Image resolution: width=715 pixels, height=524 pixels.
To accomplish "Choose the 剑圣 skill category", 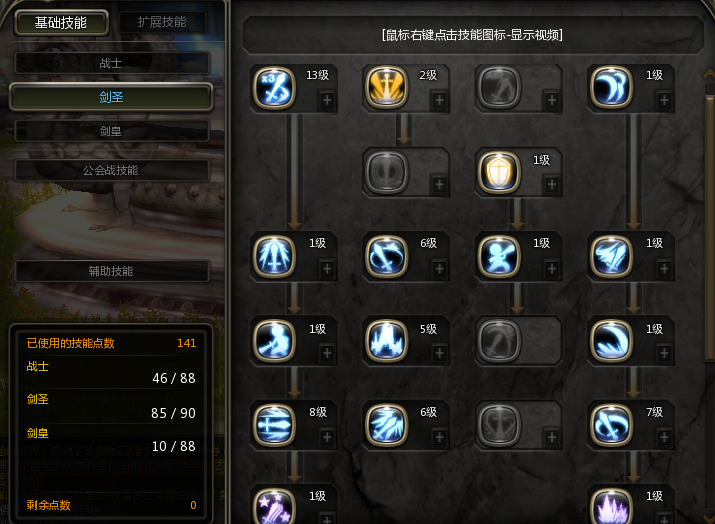I will (x=111, y=97).
